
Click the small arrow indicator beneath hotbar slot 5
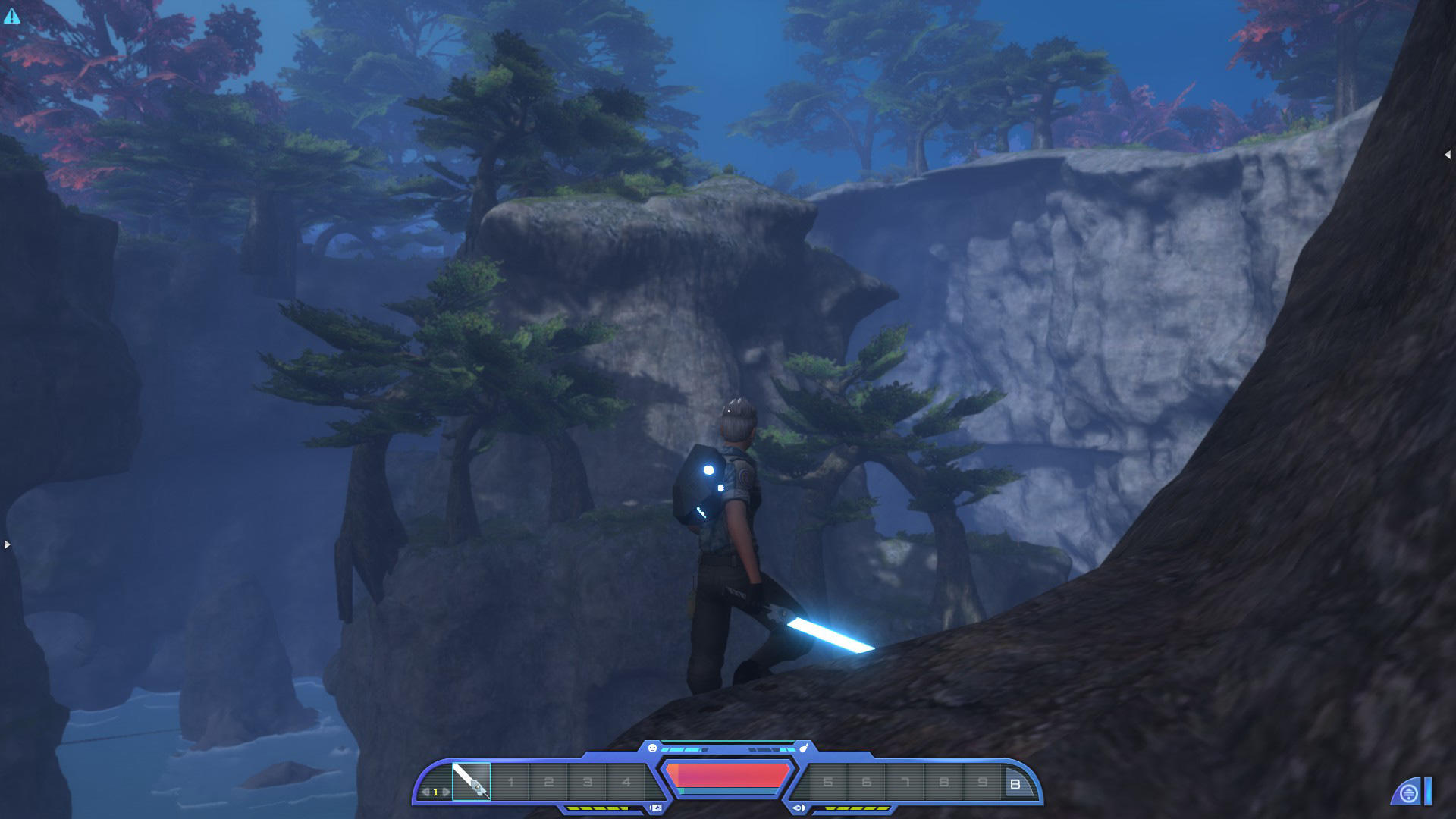[x=800, y=808]
